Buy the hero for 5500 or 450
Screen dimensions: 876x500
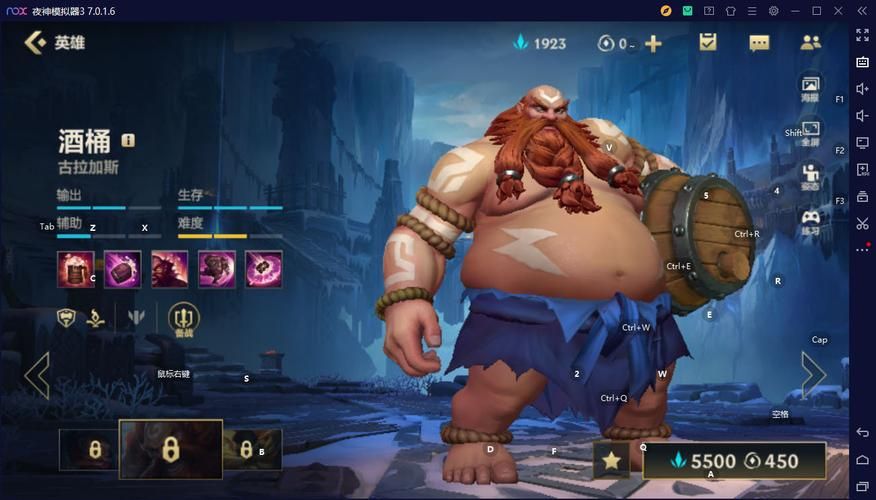(x=734, y=461)
